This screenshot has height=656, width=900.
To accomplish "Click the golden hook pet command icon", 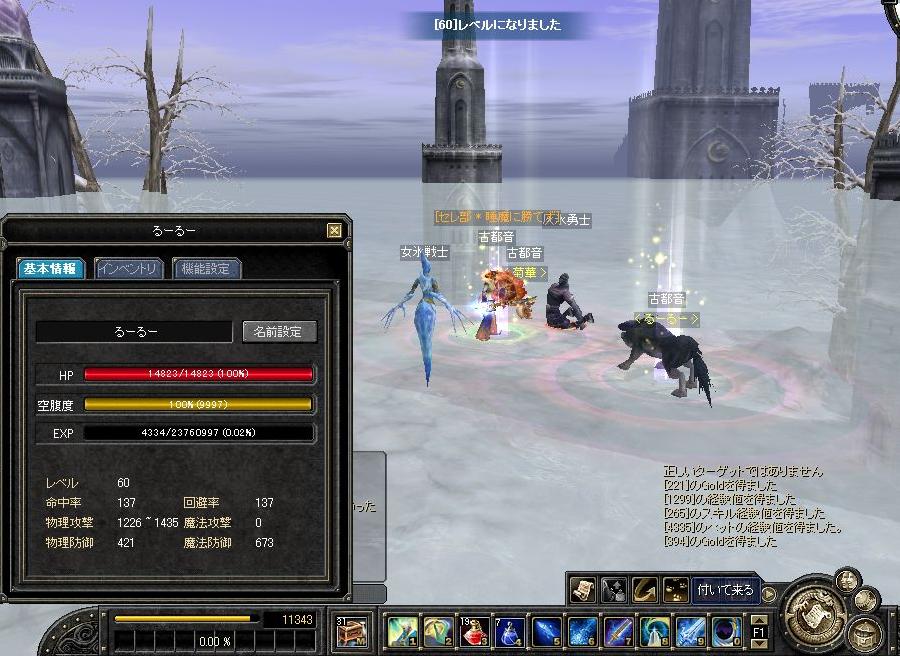I will click(x=645, y=590).
